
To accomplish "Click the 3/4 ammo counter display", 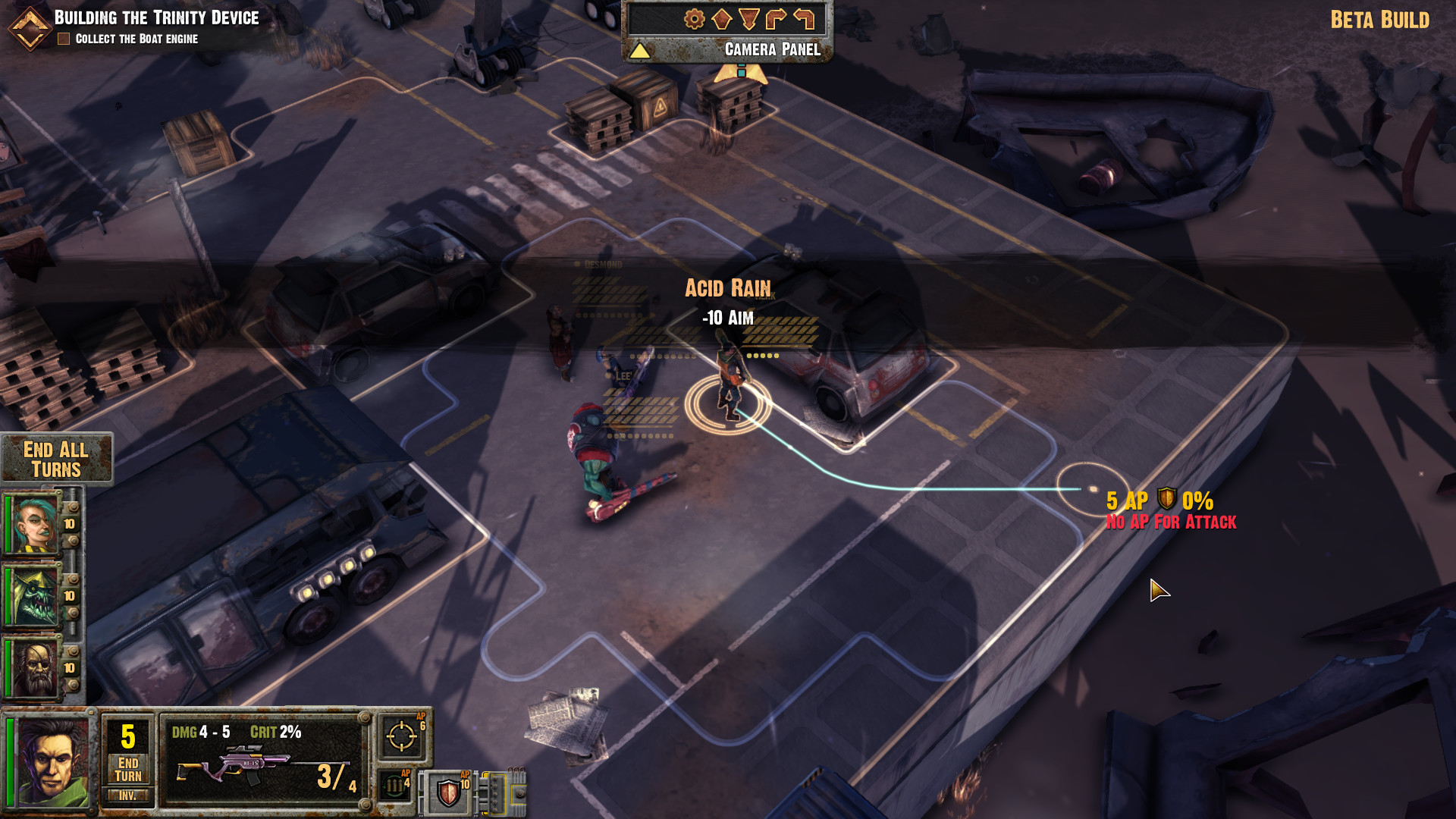I will [x=334, y=776].
